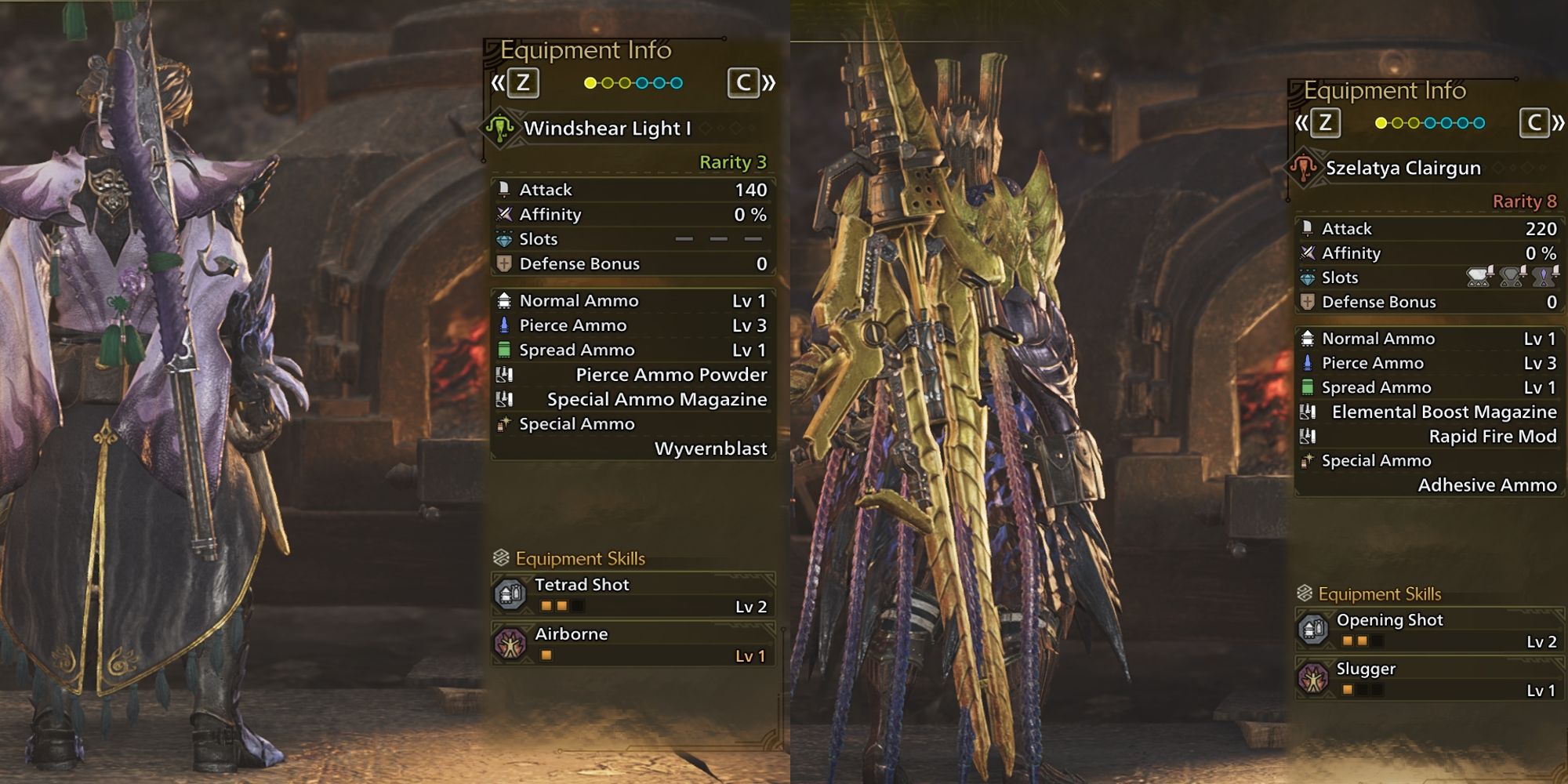Click the Windshear Light I weapon name
This screenshot has height=784, width=1568.
tap(607, 129)
